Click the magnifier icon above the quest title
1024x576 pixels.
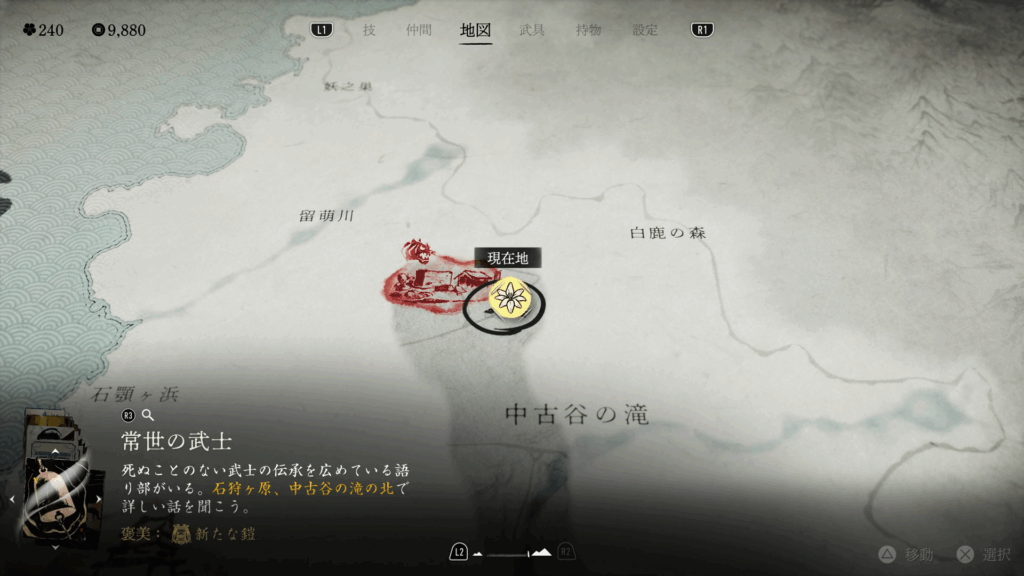[148, 414]
